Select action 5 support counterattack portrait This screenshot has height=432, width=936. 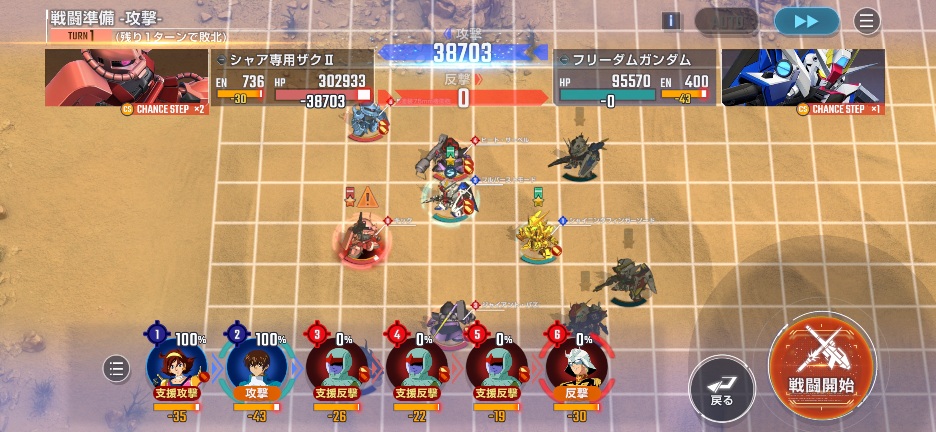pyautogui.click(x=497, y=364)
